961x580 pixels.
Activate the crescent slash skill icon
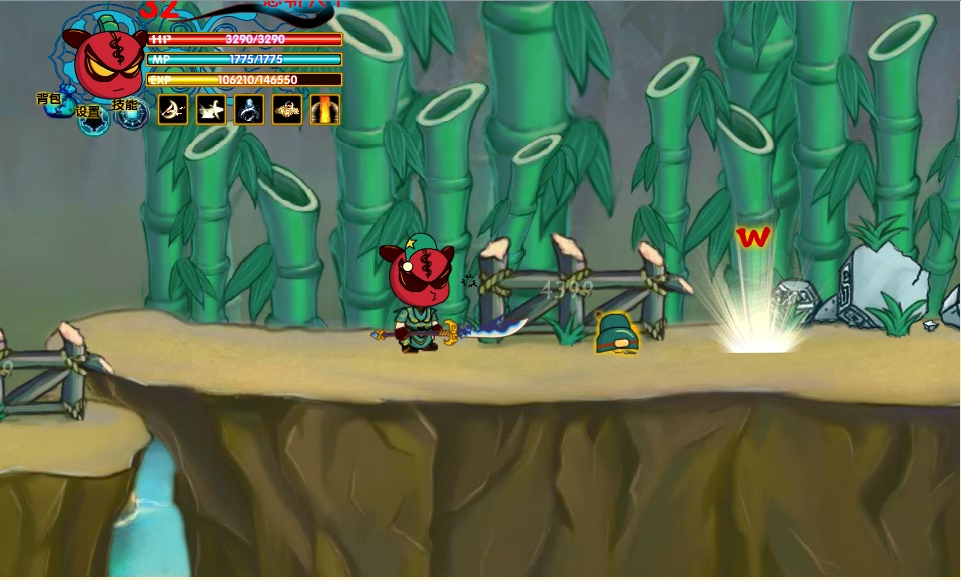[173, 109]
